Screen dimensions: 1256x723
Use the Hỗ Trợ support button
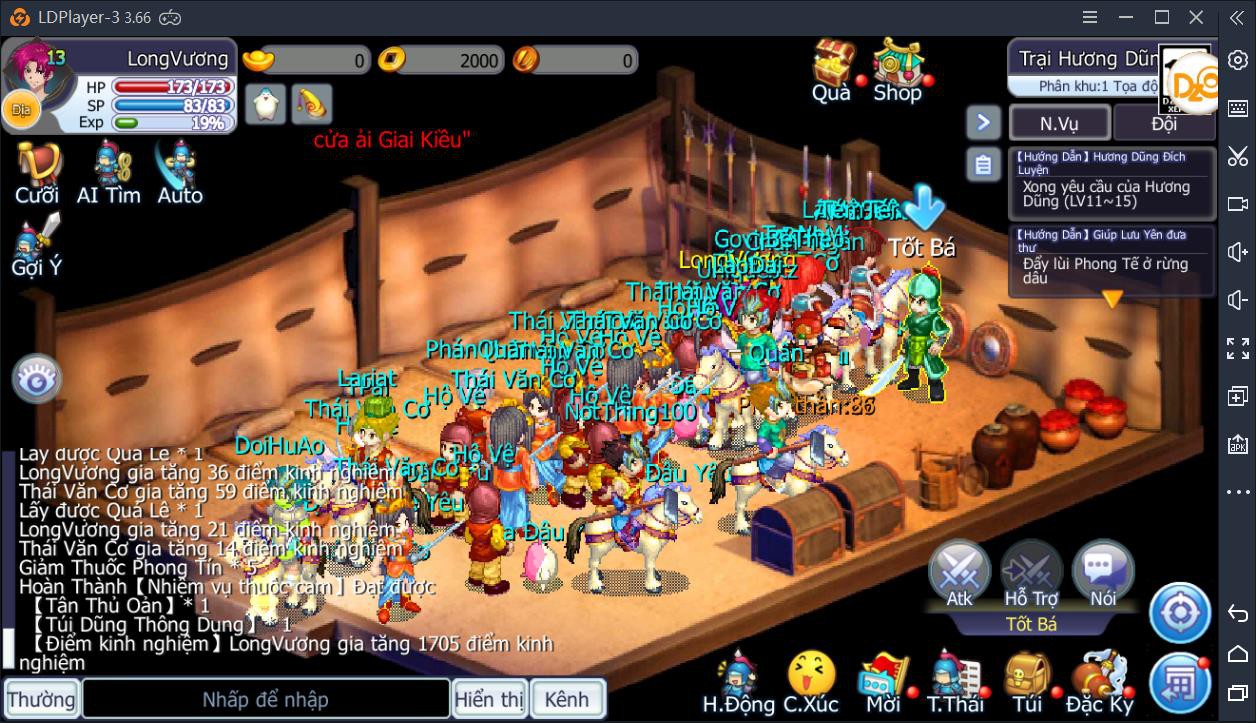(x=1030, y=574)
